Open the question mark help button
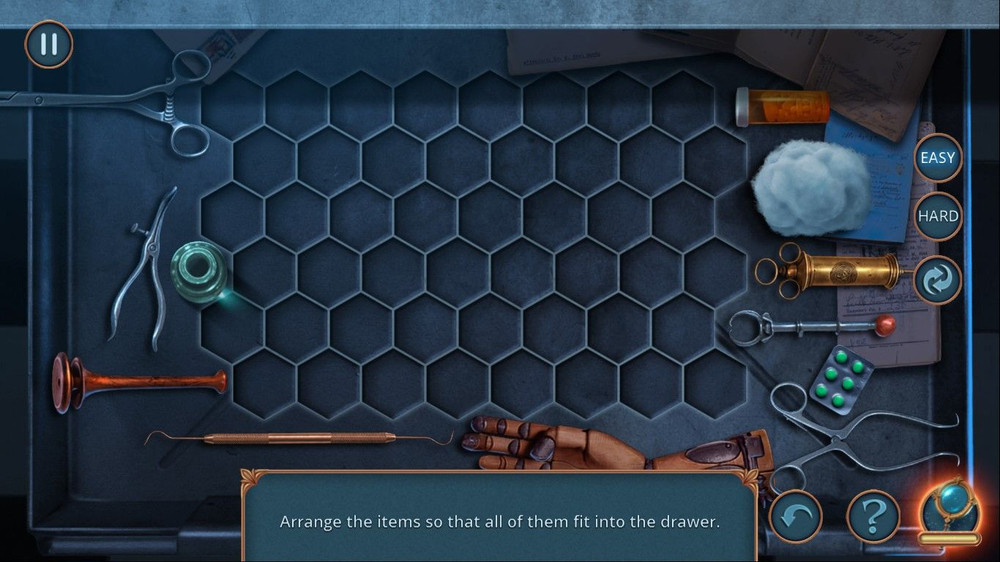Image resolution: width=1000 pixels, height=562 pixels. point(873,516)
